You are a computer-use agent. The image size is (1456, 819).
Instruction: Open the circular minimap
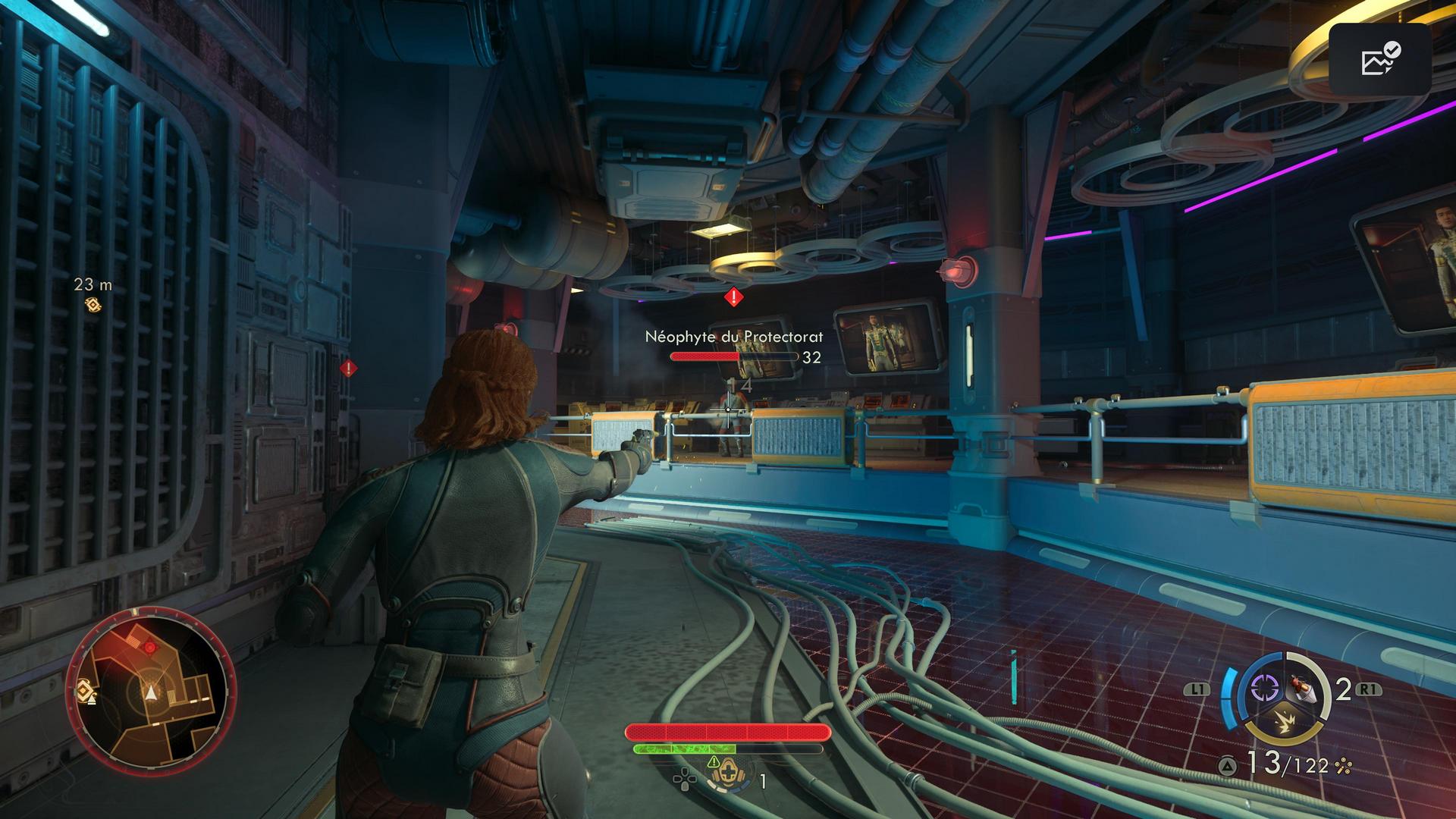(x=151, y=694)
